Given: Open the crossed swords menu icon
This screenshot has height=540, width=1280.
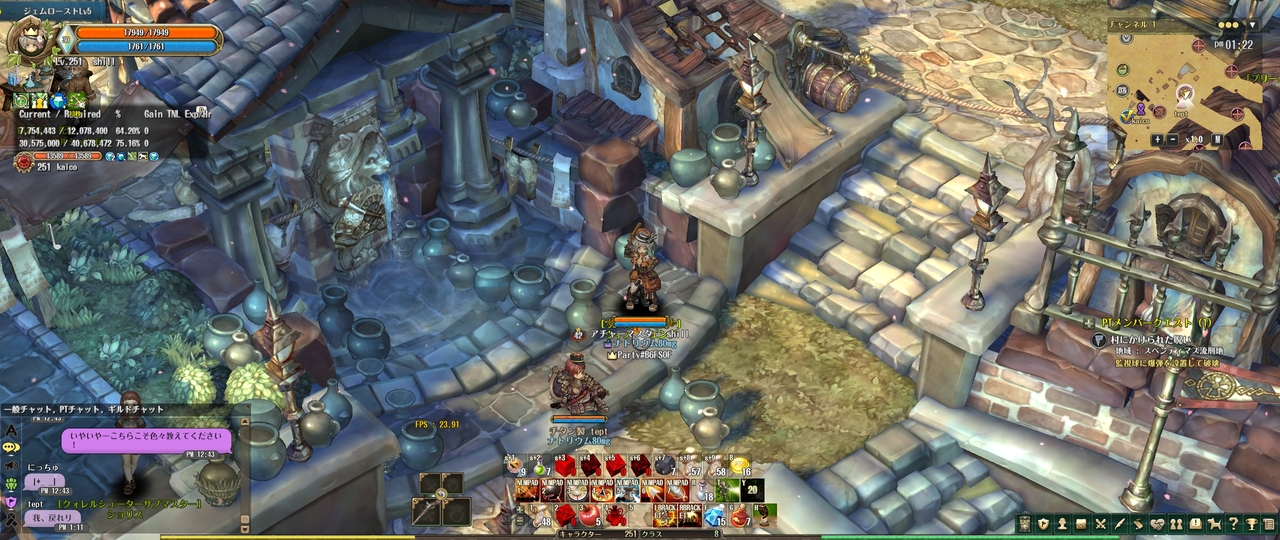Looking at the screenshot, I should (x=1100, y=524).
